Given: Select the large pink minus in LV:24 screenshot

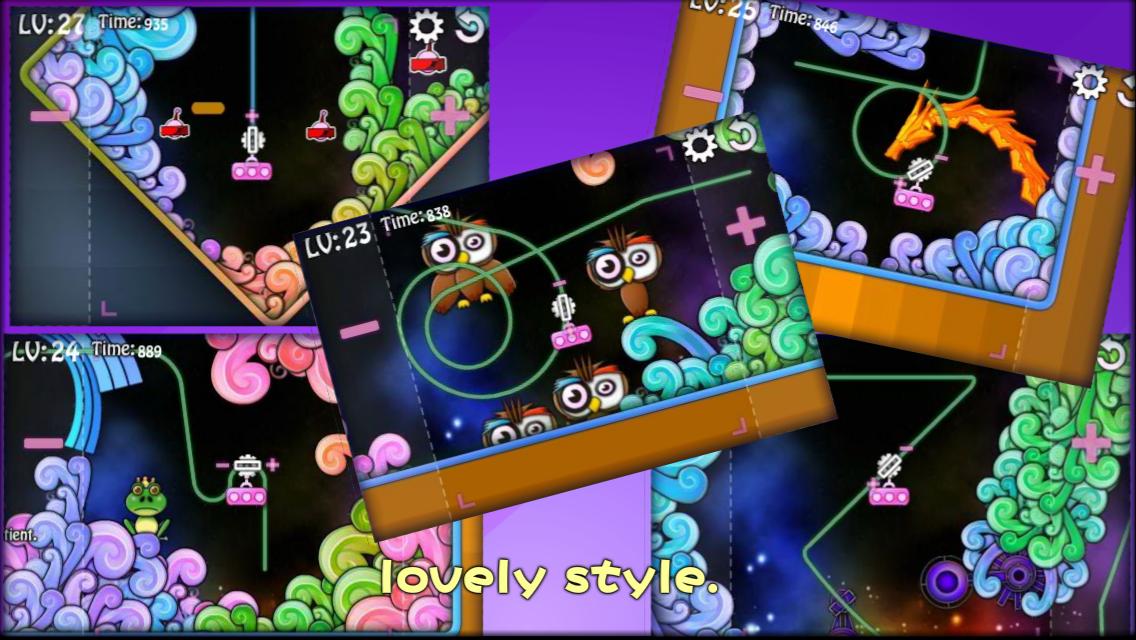Looking at the screenshot, I should [43, 443].
